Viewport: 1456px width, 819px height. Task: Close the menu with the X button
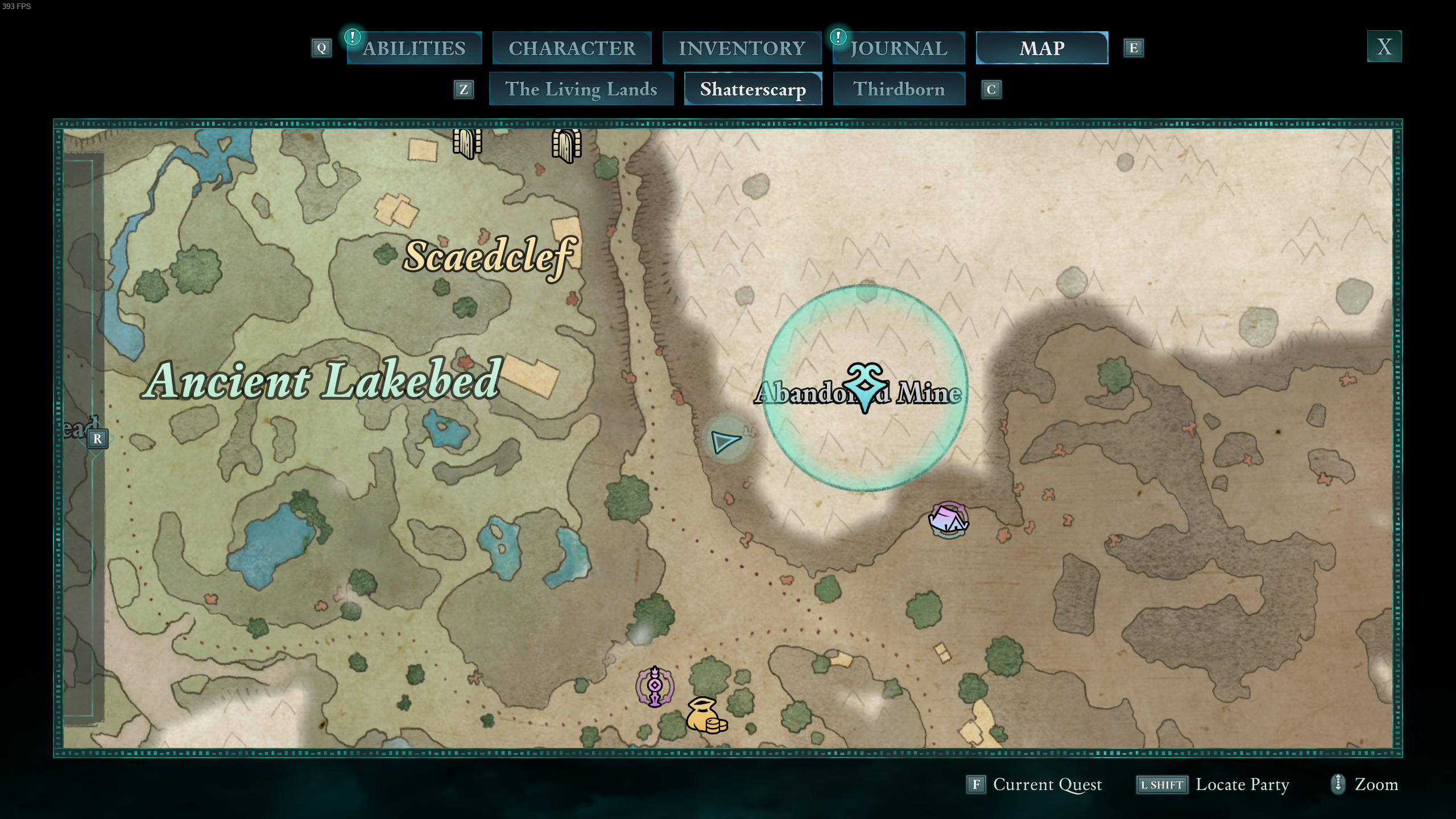pos(1384,47)
